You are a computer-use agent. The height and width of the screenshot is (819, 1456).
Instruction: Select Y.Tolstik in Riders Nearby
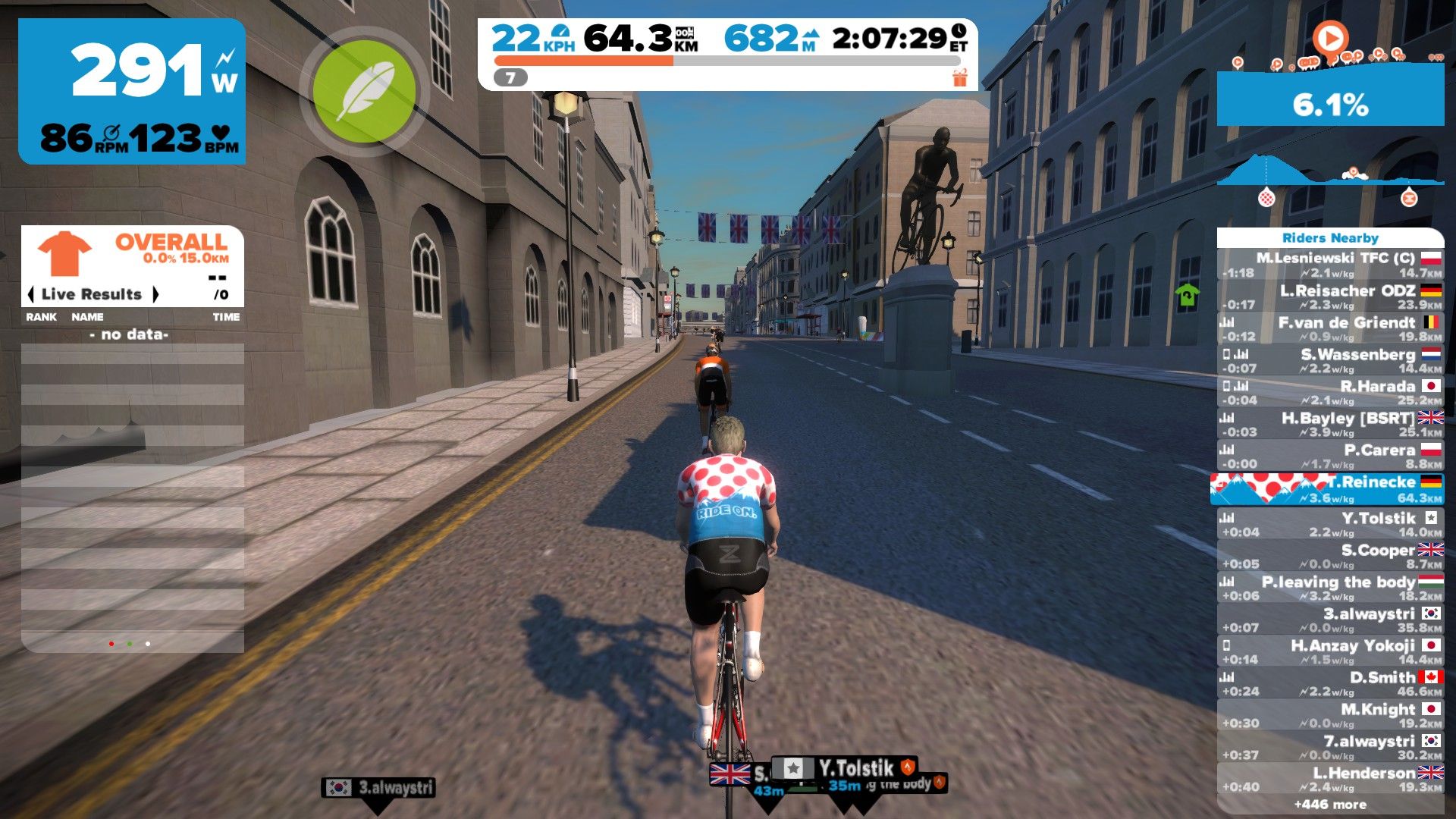tap(1330, 524)
